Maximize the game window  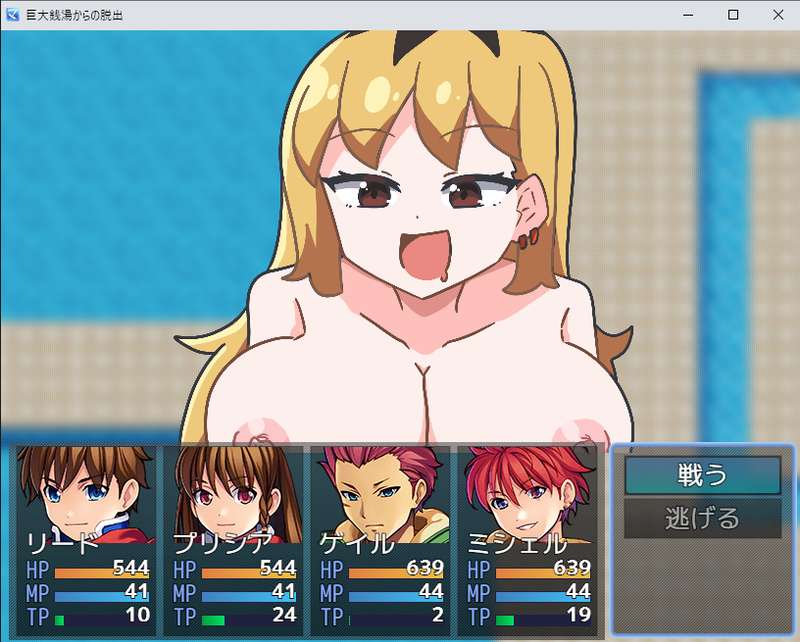(733, 15)
